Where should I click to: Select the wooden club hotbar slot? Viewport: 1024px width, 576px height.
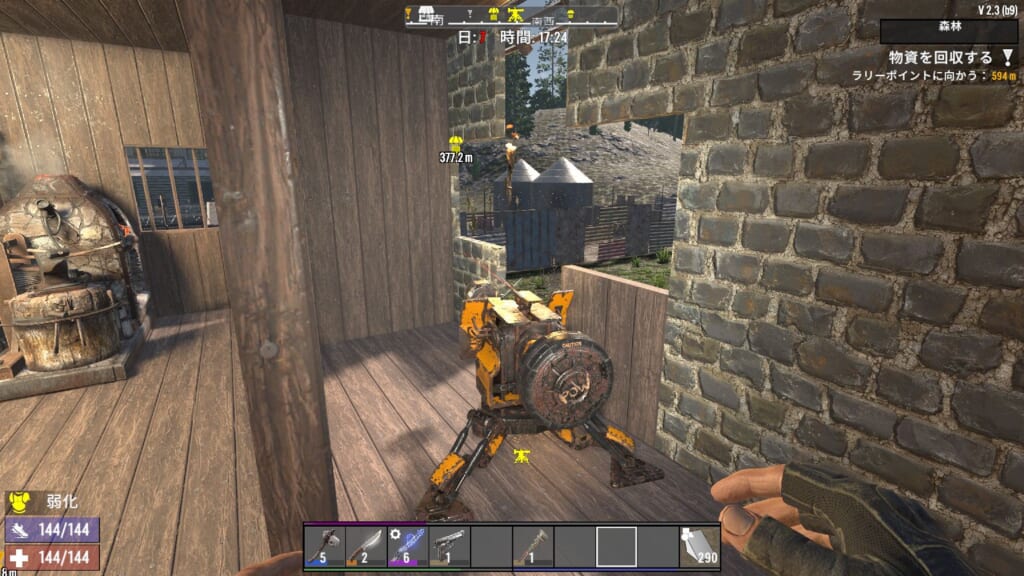[x=533, y=547]
